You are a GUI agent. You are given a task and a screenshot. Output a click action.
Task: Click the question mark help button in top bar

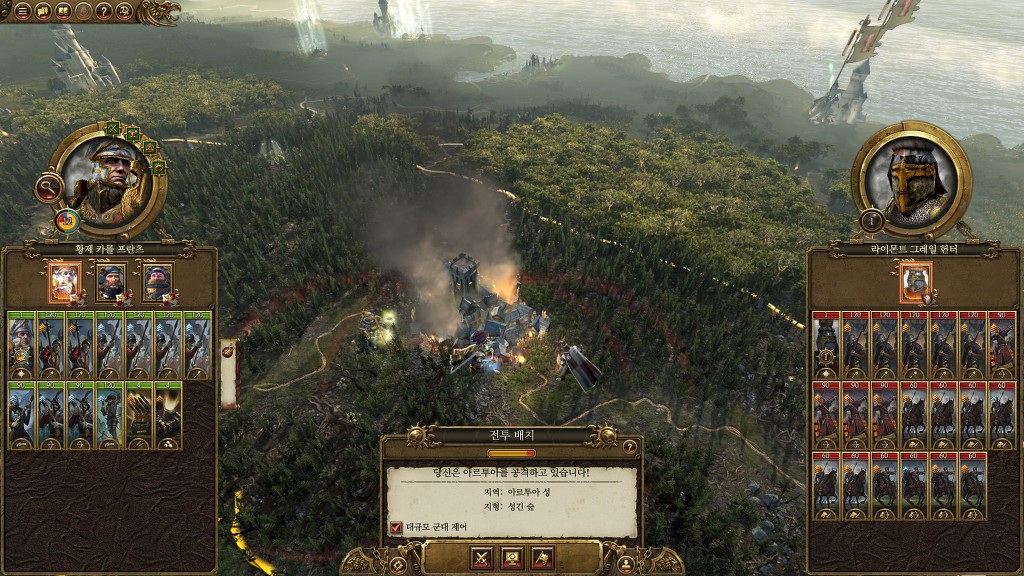pyautogui.click(x=103, y=11)
